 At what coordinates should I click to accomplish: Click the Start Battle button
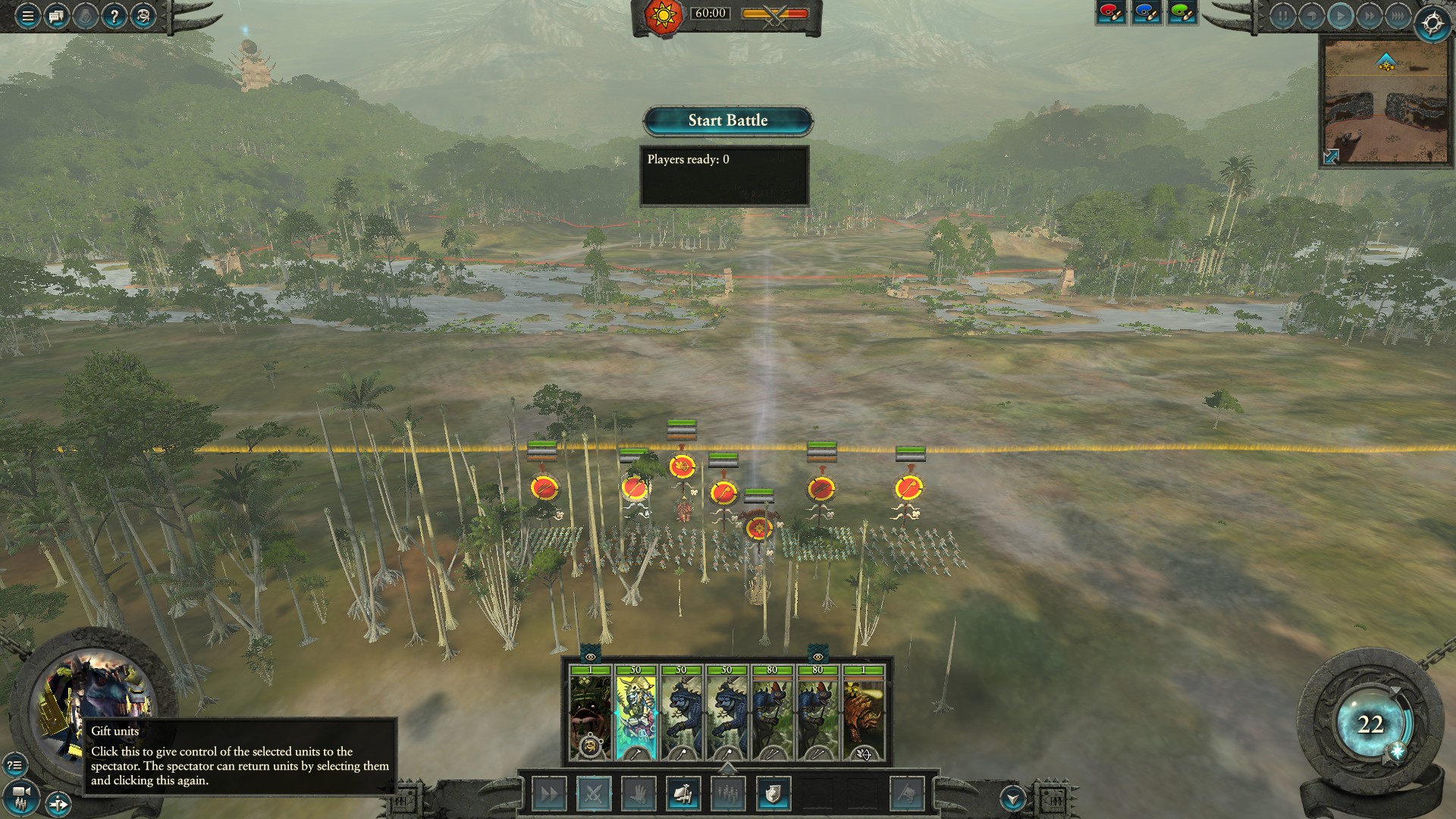click(728, 121)
